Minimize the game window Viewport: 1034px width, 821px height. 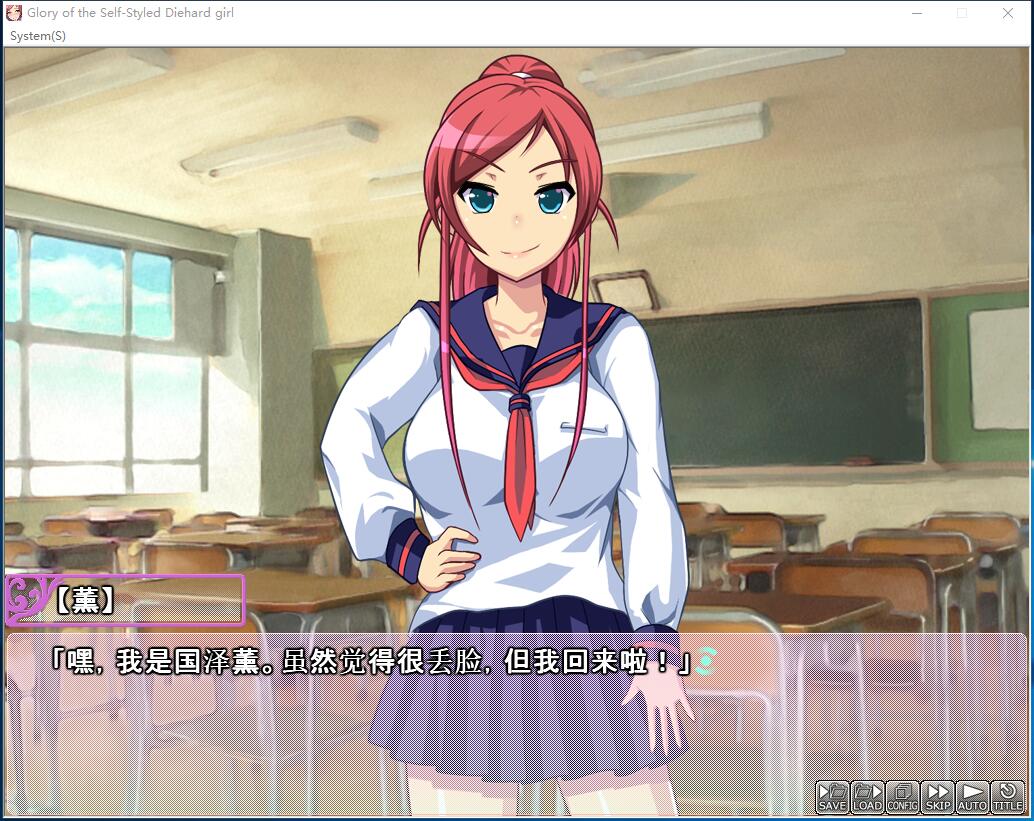(x=916, y=14)
